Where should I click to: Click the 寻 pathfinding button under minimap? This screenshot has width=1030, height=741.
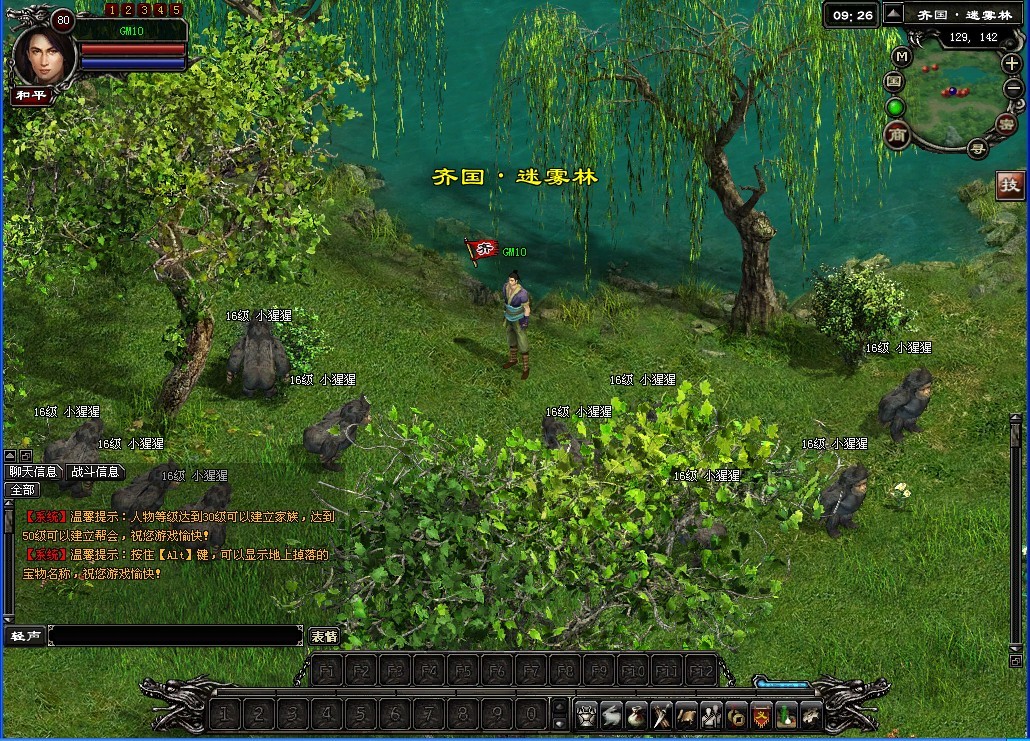click(x=977, y=149)
